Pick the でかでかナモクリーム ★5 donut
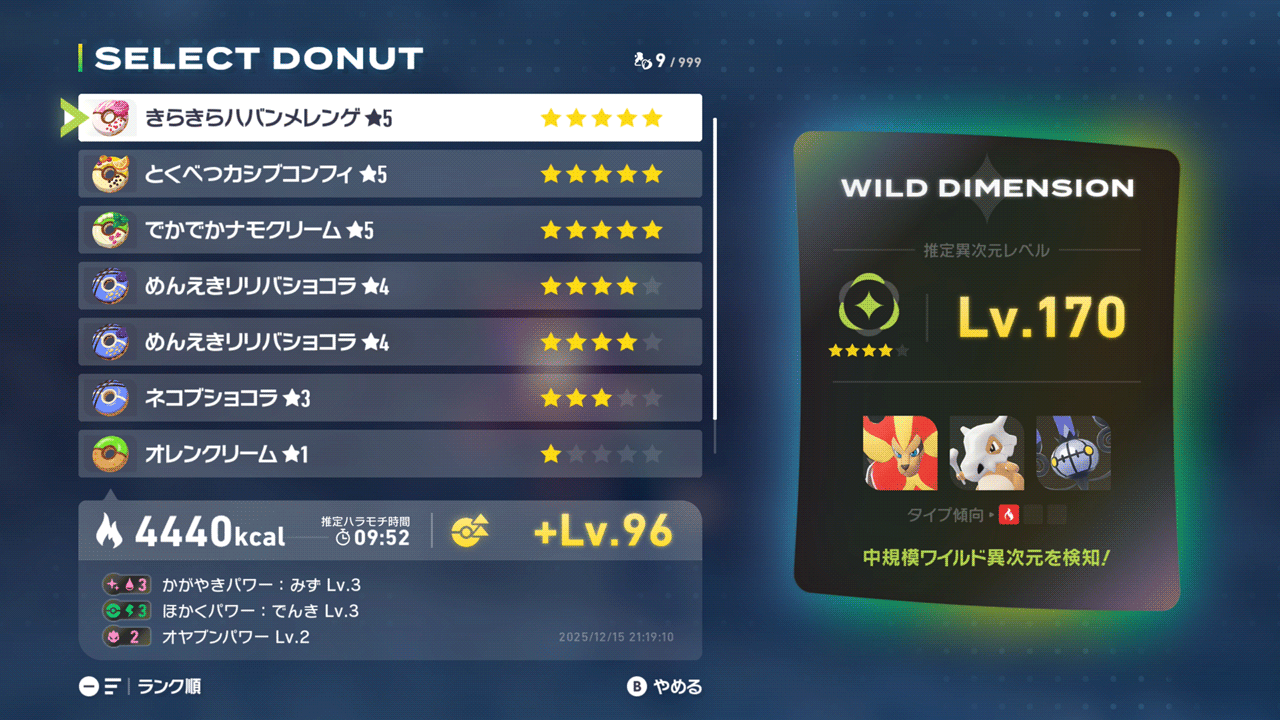The height and width of the screenshot is (720, 1280). [390, 230]
